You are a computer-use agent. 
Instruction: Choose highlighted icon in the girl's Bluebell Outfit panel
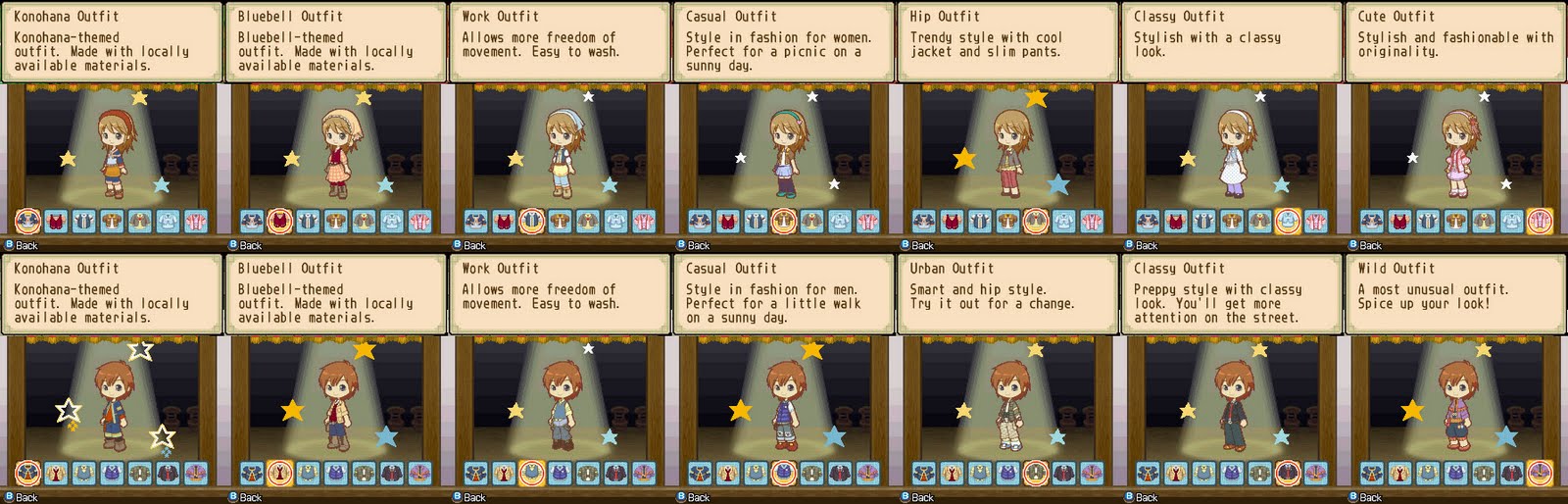coord(280,222)
